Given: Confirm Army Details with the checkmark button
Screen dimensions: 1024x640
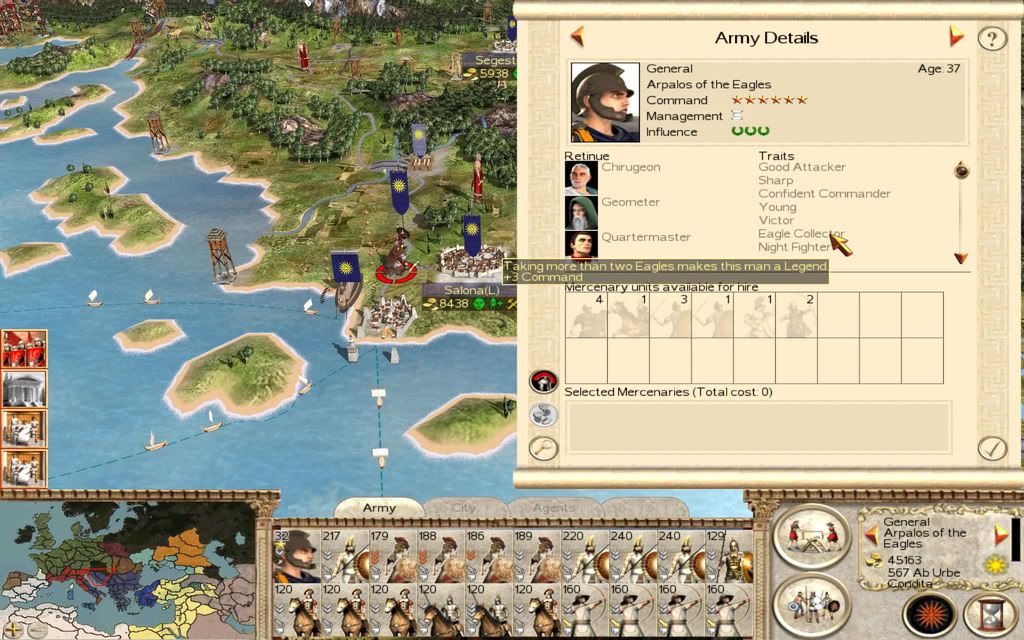Looking at the screenshot, I should 991,447.
